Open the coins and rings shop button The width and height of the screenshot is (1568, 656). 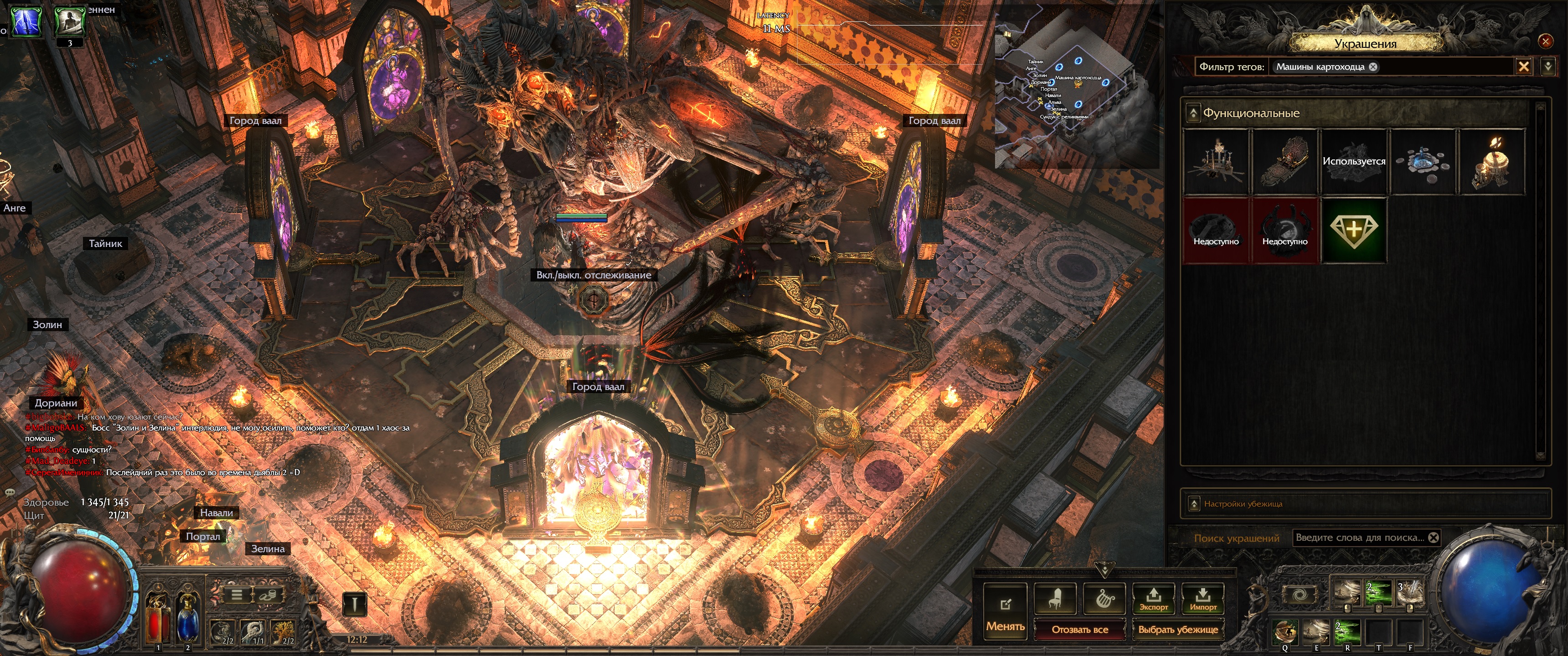267,594
